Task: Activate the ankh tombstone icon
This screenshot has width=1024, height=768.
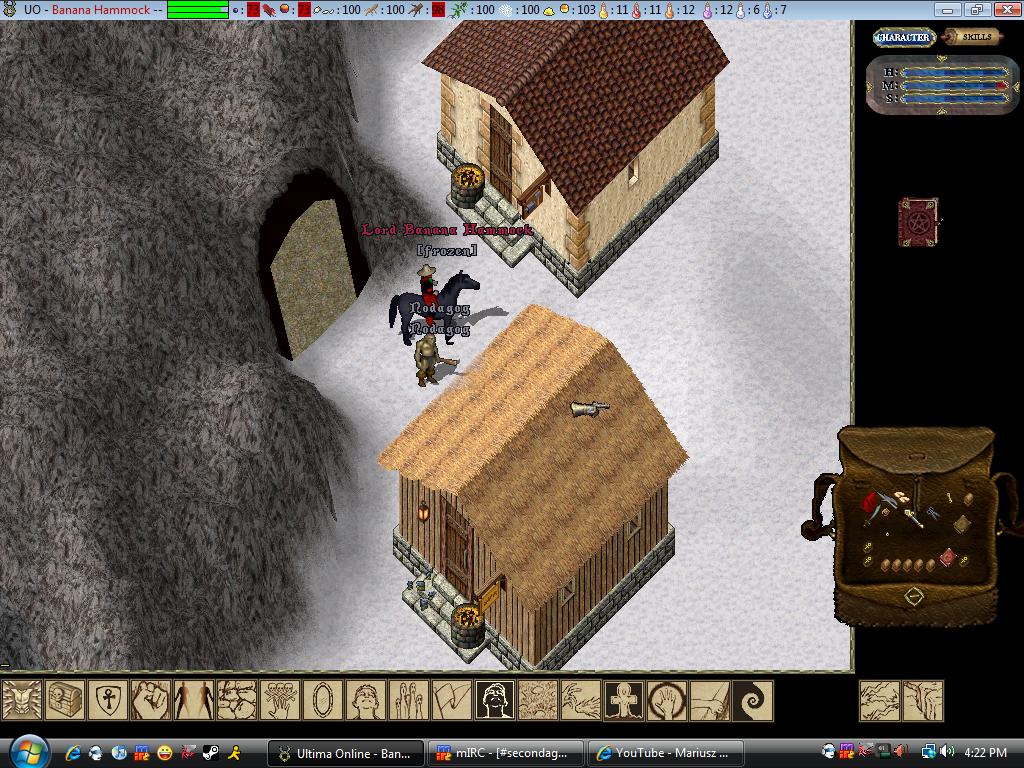Action: click(x=624, y=700)
